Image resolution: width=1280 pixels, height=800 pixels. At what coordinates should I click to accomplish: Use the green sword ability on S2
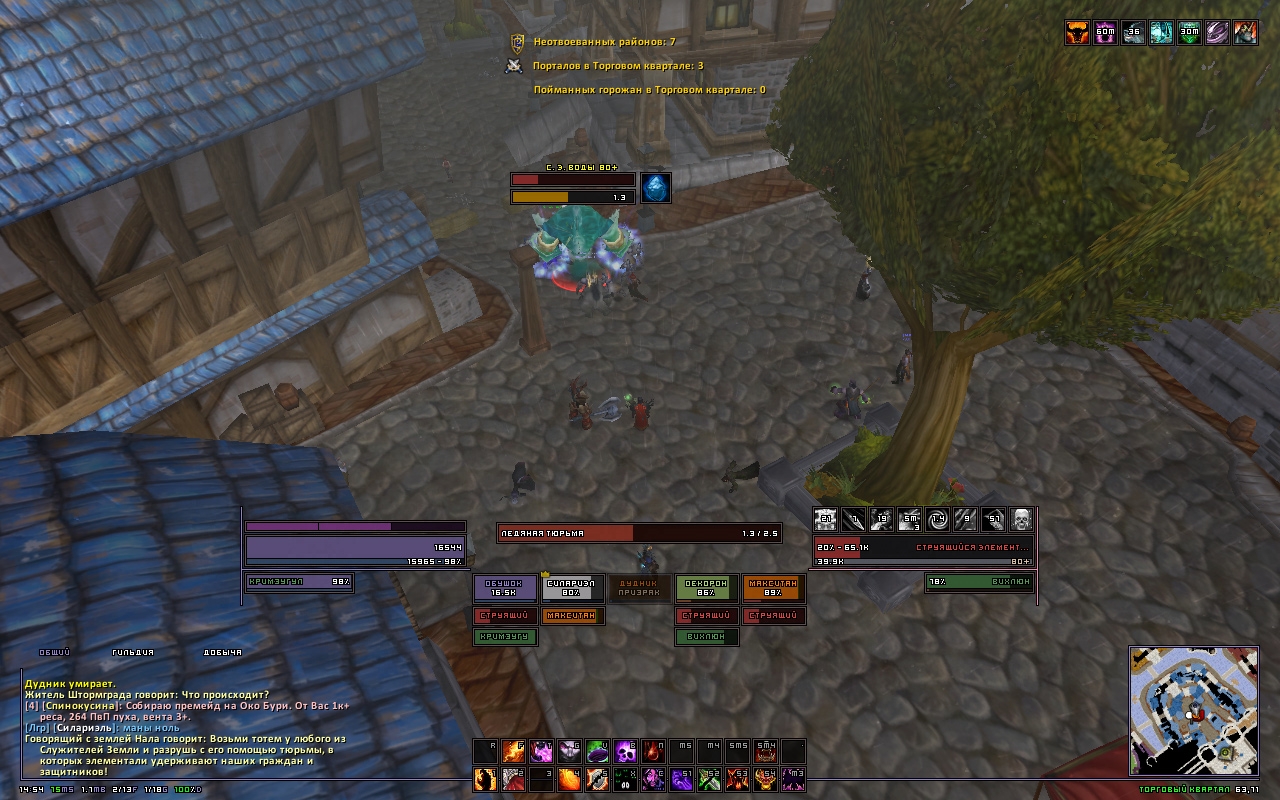710,778
